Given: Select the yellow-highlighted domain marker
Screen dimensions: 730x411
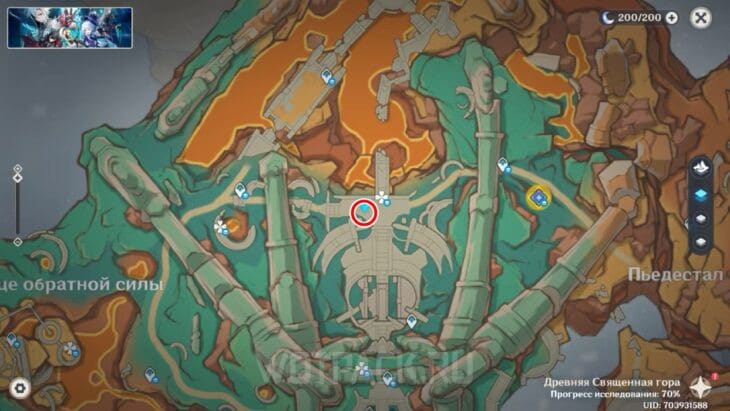Looking at the screenshot, I should pos(539,198).
